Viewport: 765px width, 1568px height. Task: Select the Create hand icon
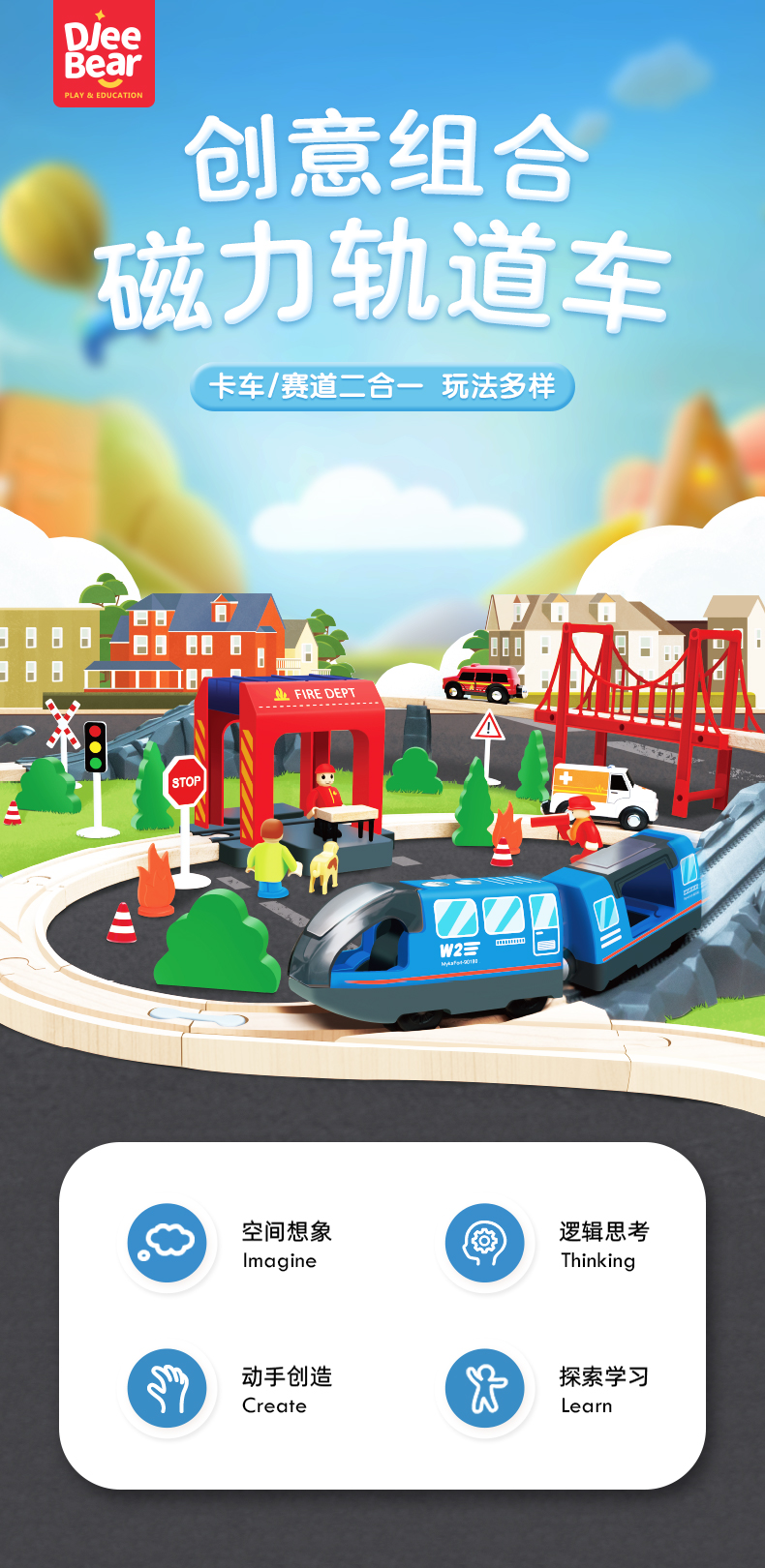[x=168, y=1388]
